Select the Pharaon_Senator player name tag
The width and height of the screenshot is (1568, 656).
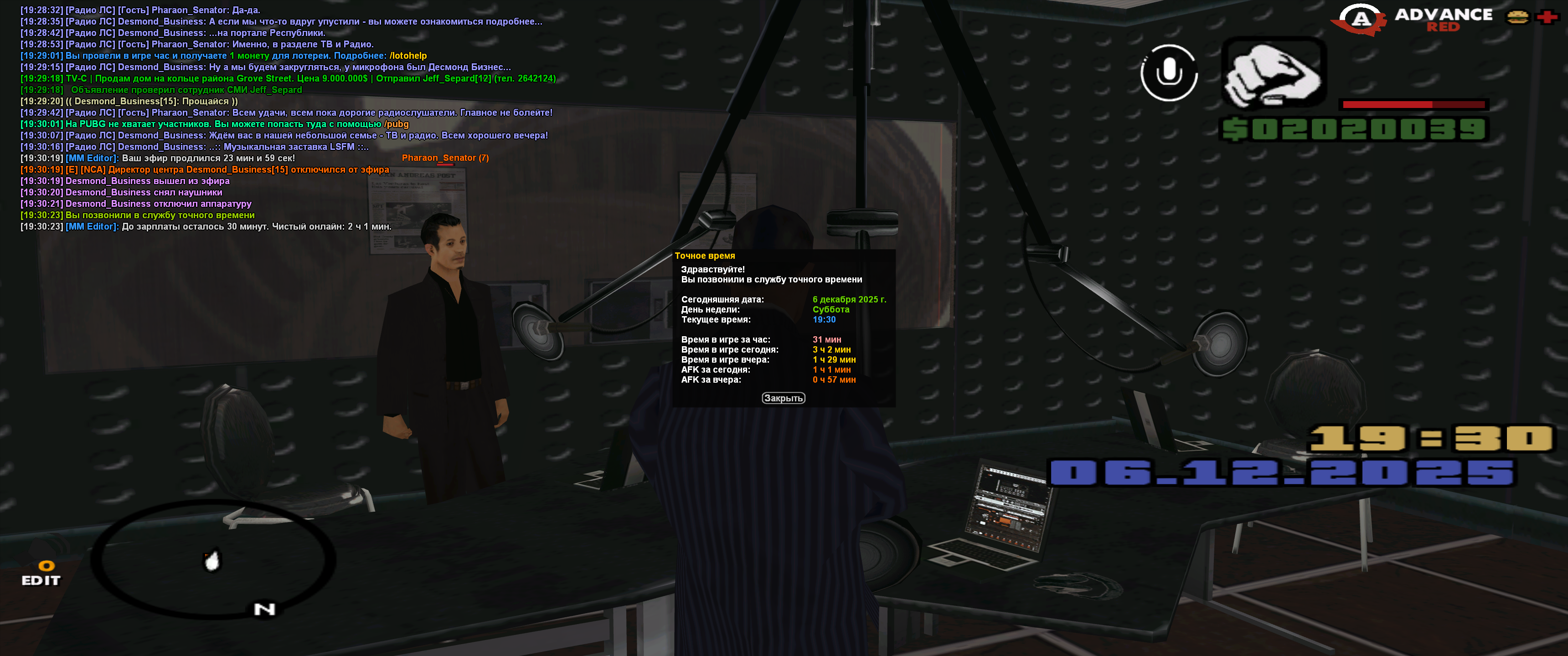coord(444,158)
